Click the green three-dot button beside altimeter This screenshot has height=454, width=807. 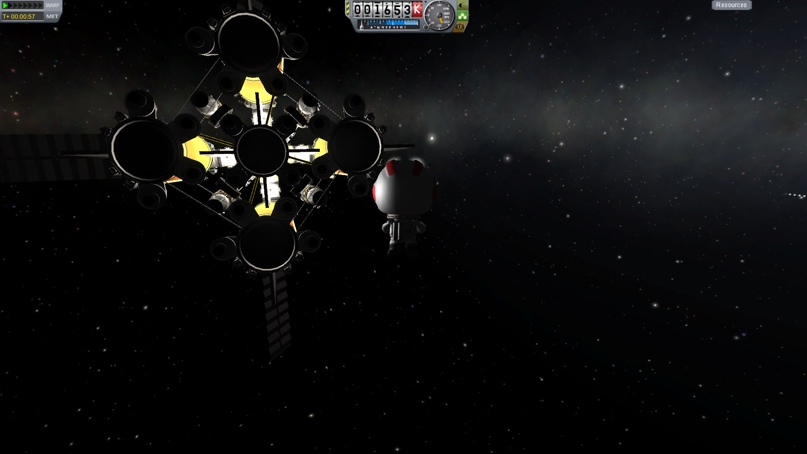coord(462,16)
